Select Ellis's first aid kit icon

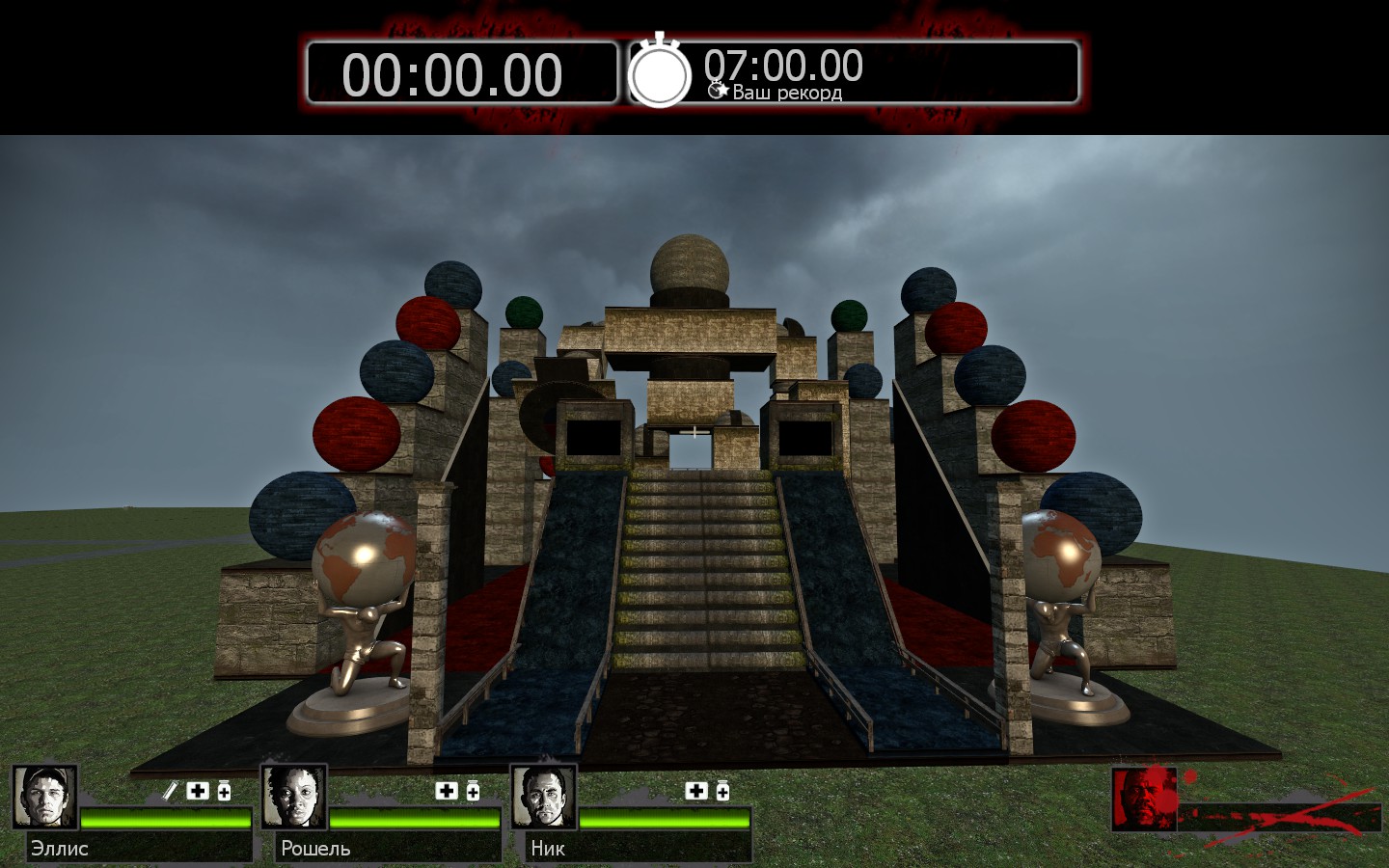(198, 791)
